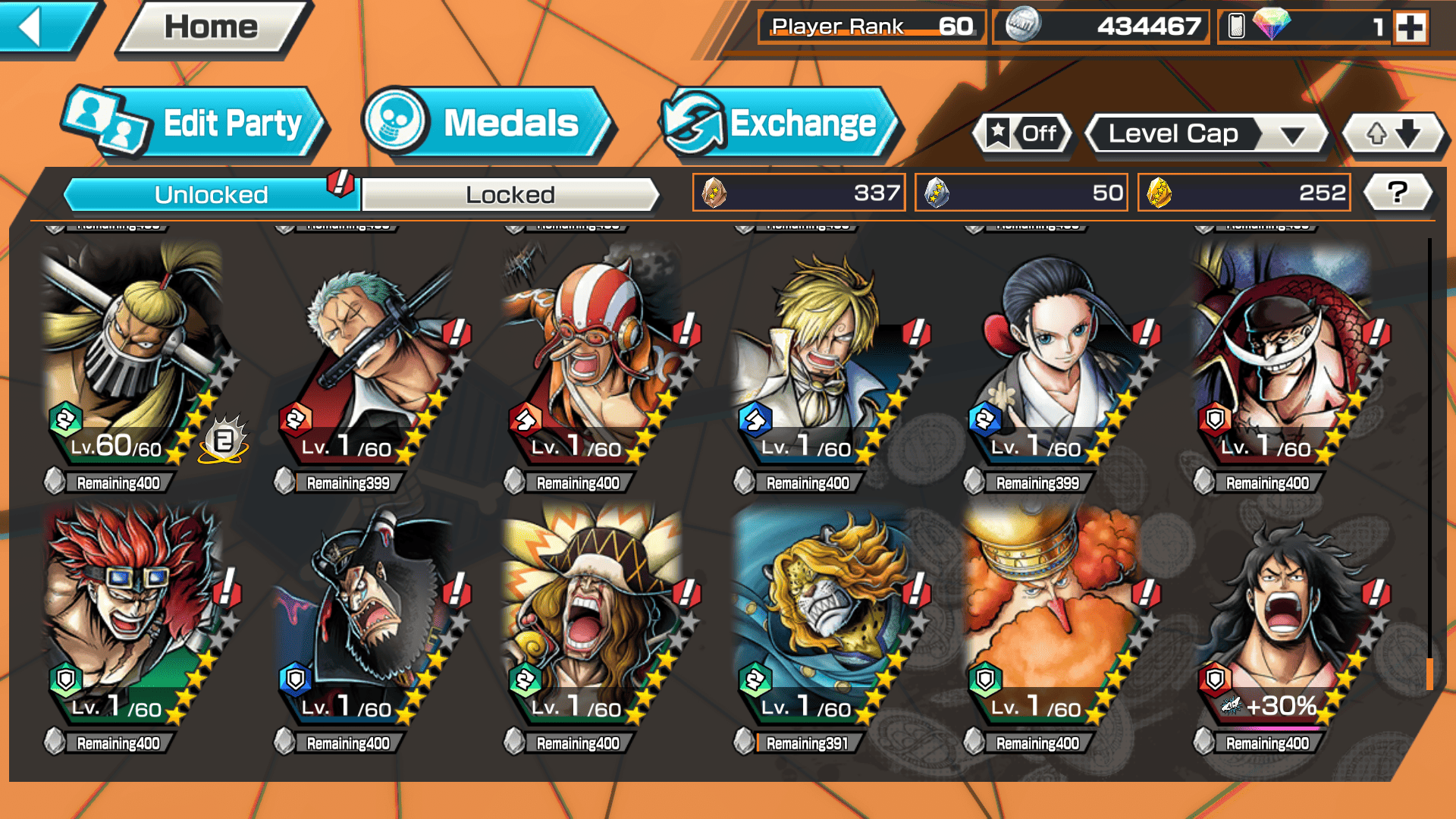Open the Medals screen
The image size is (1456, 819).
[x=485, y=124]
